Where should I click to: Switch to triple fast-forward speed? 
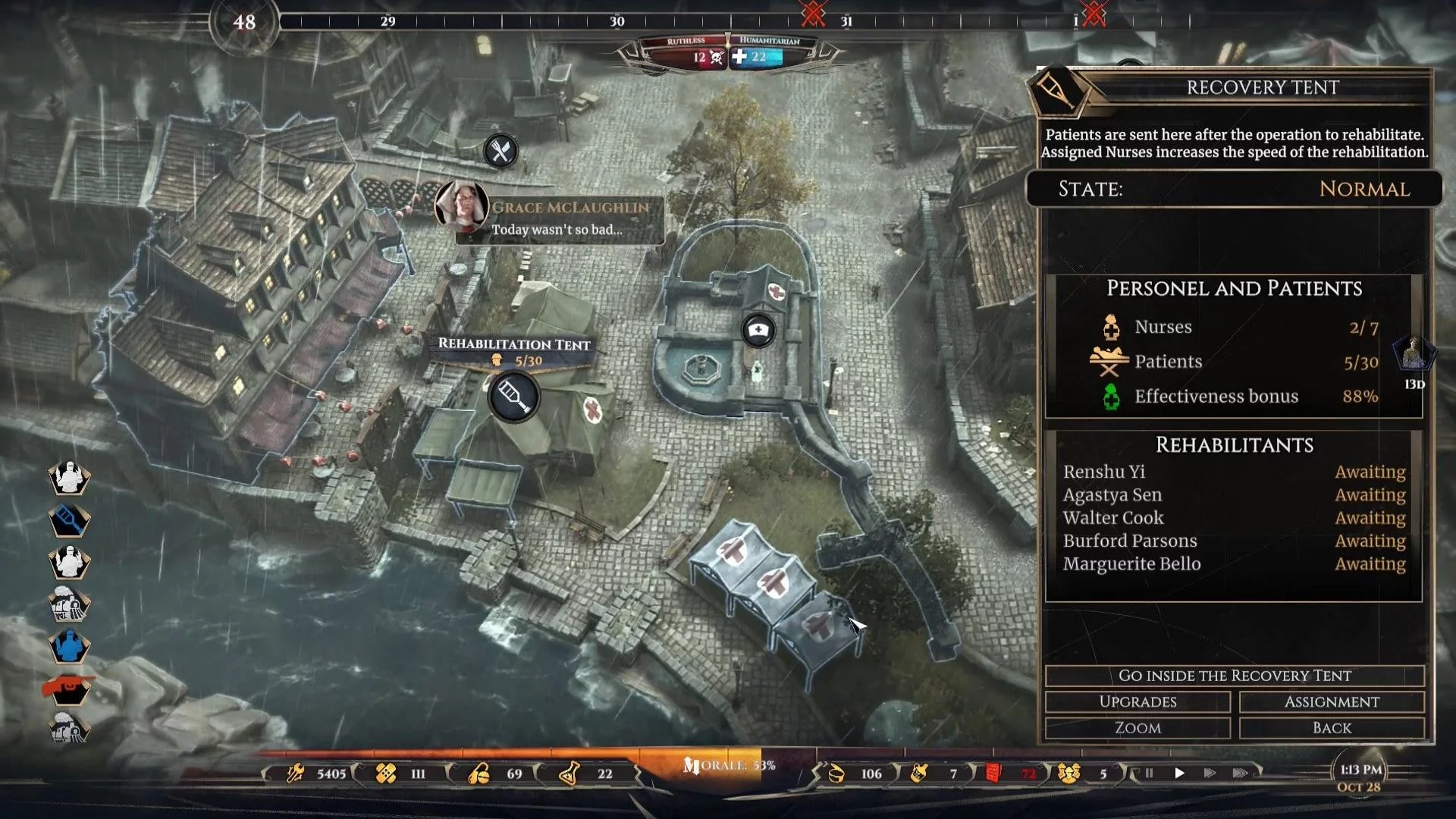[1241, 773]
